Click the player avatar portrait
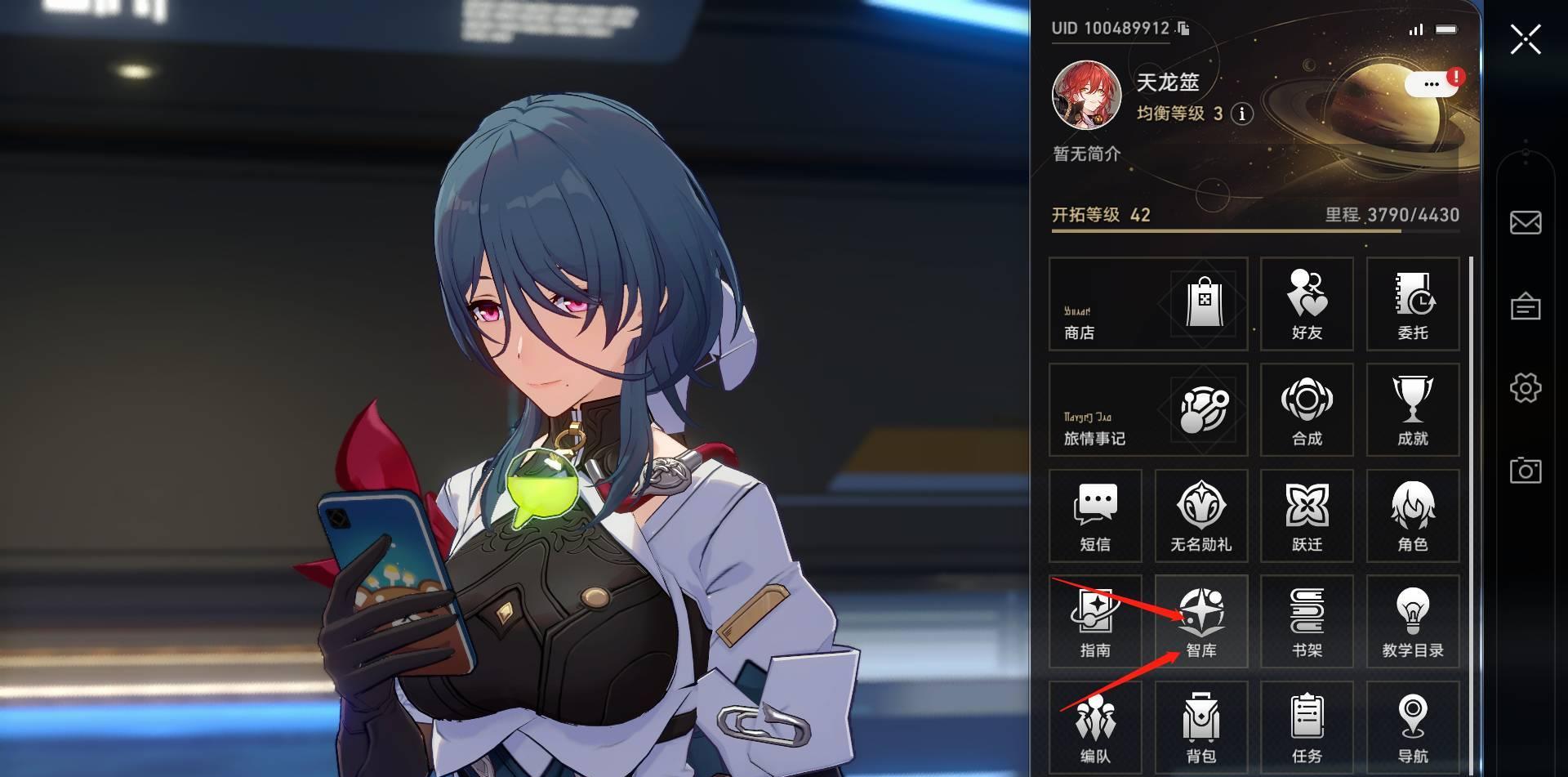The height and width of the screenshot is (777, 1568). click(x=1088, y=95)
